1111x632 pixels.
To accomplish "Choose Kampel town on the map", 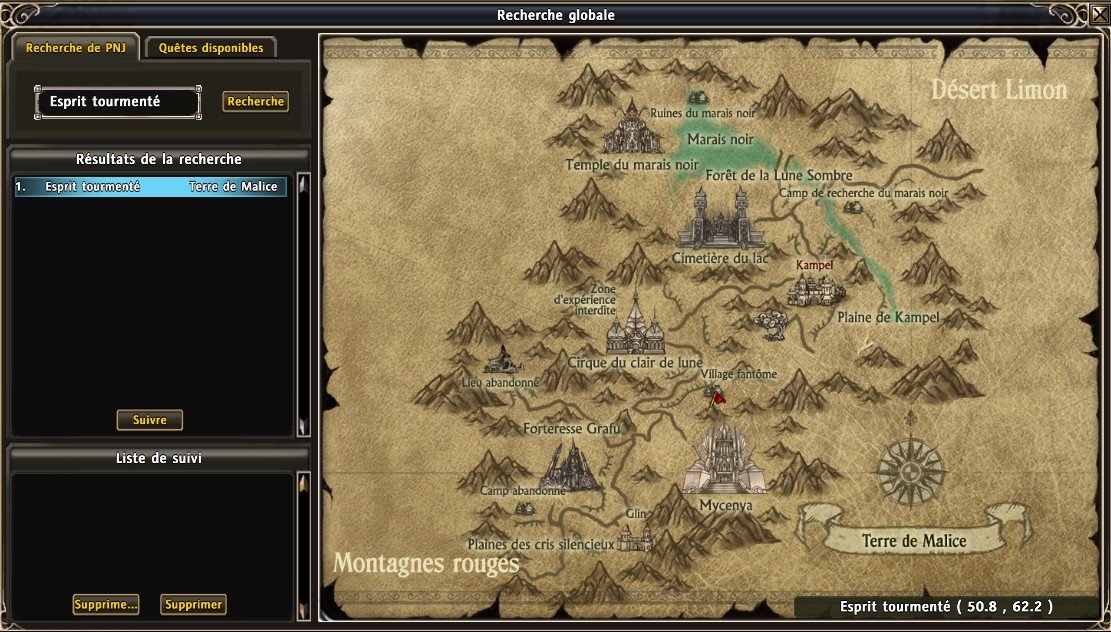I will [x=815, y=287].
